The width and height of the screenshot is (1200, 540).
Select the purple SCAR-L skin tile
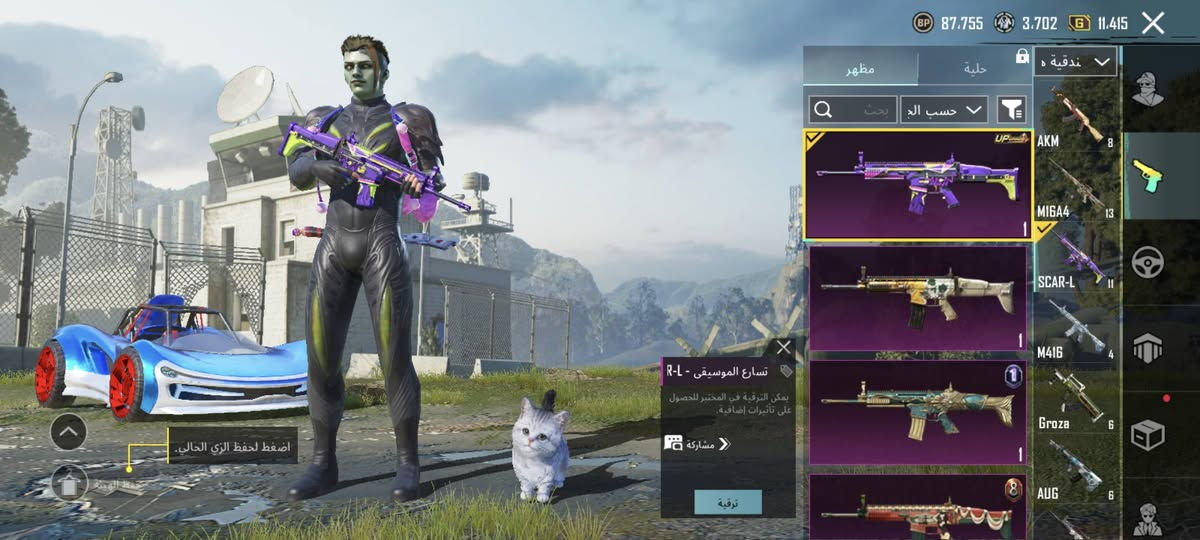(x=916, y=184)
